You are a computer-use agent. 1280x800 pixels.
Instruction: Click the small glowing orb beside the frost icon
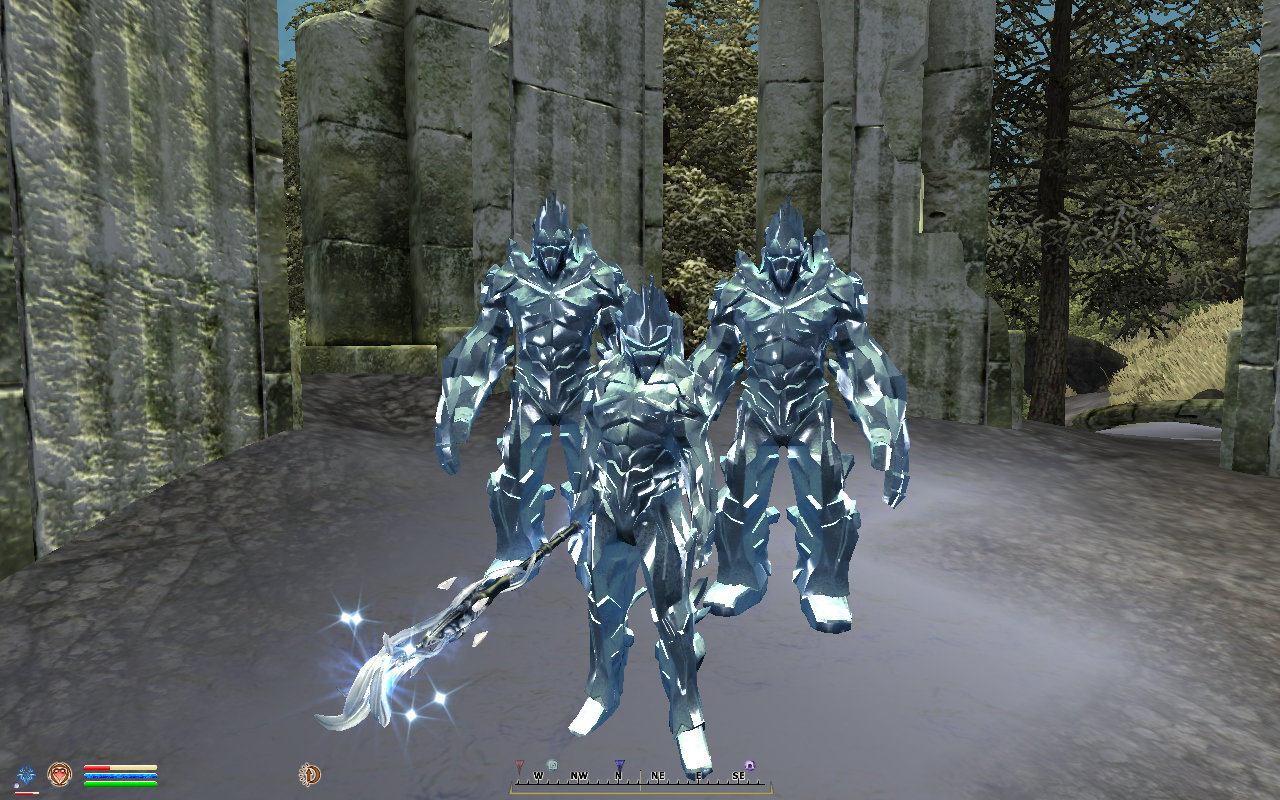(16, 785)
